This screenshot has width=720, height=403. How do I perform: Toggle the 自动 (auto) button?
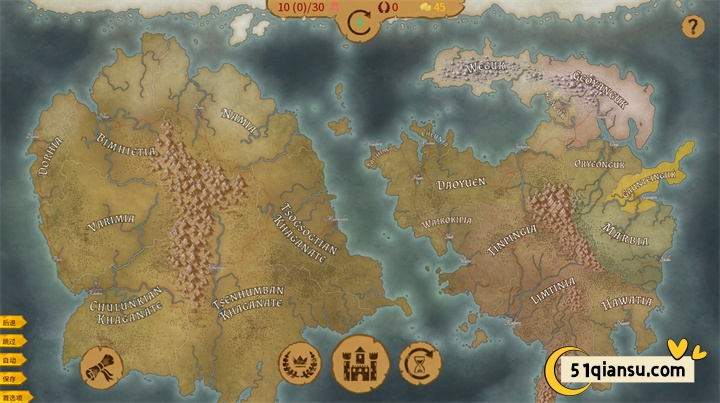[11, 360]
